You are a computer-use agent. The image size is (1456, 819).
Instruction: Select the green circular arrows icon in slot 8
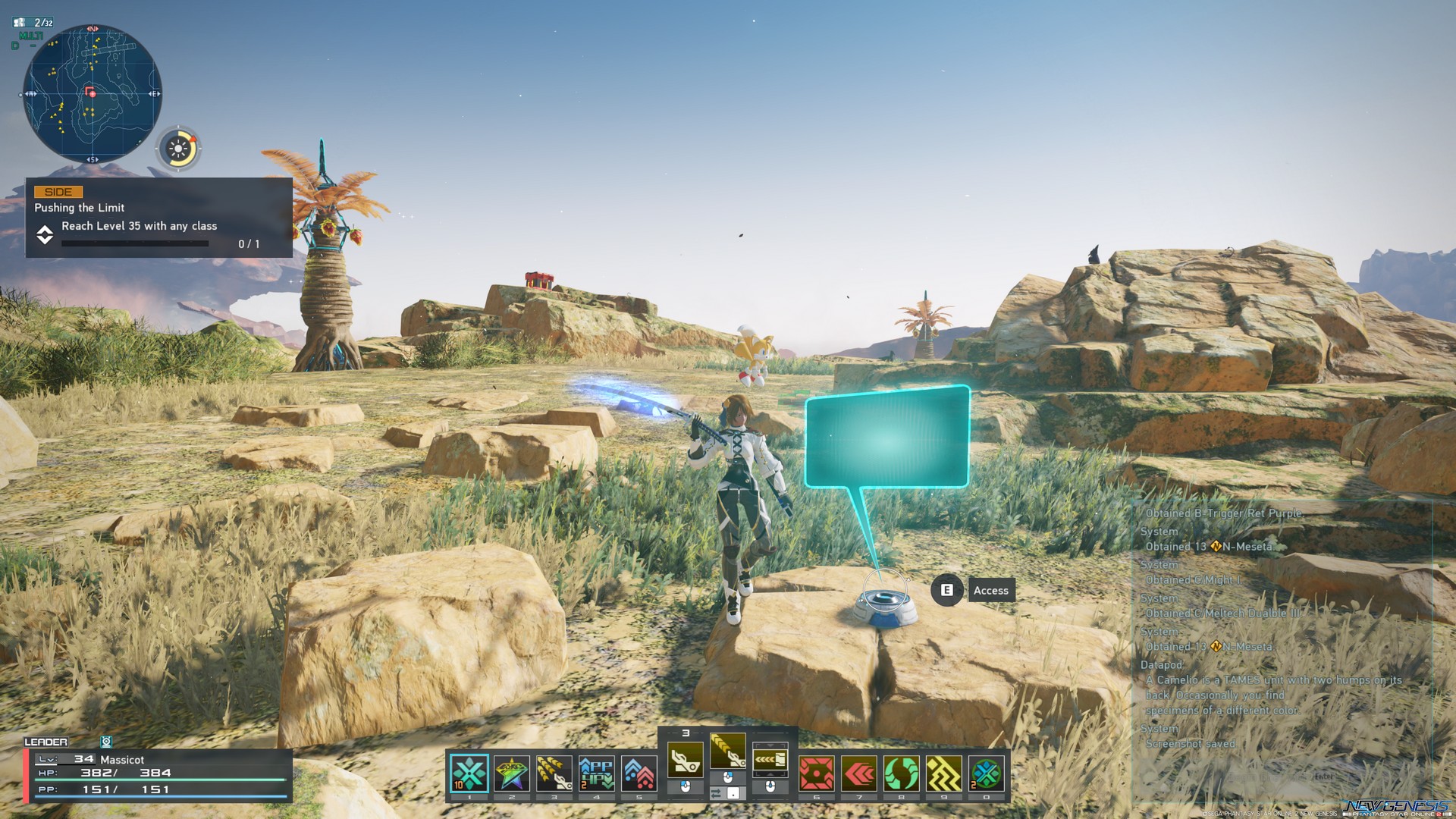(x=901, y=772)
